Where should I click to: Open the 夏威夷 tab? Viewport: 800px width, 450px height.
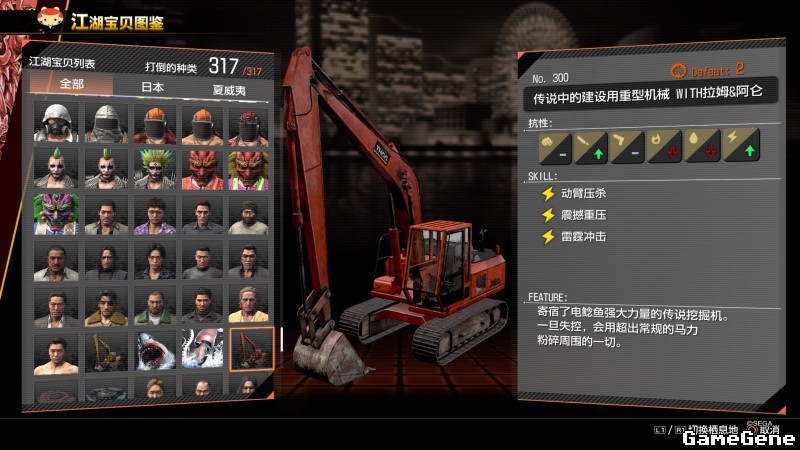(x=229, y=88)
